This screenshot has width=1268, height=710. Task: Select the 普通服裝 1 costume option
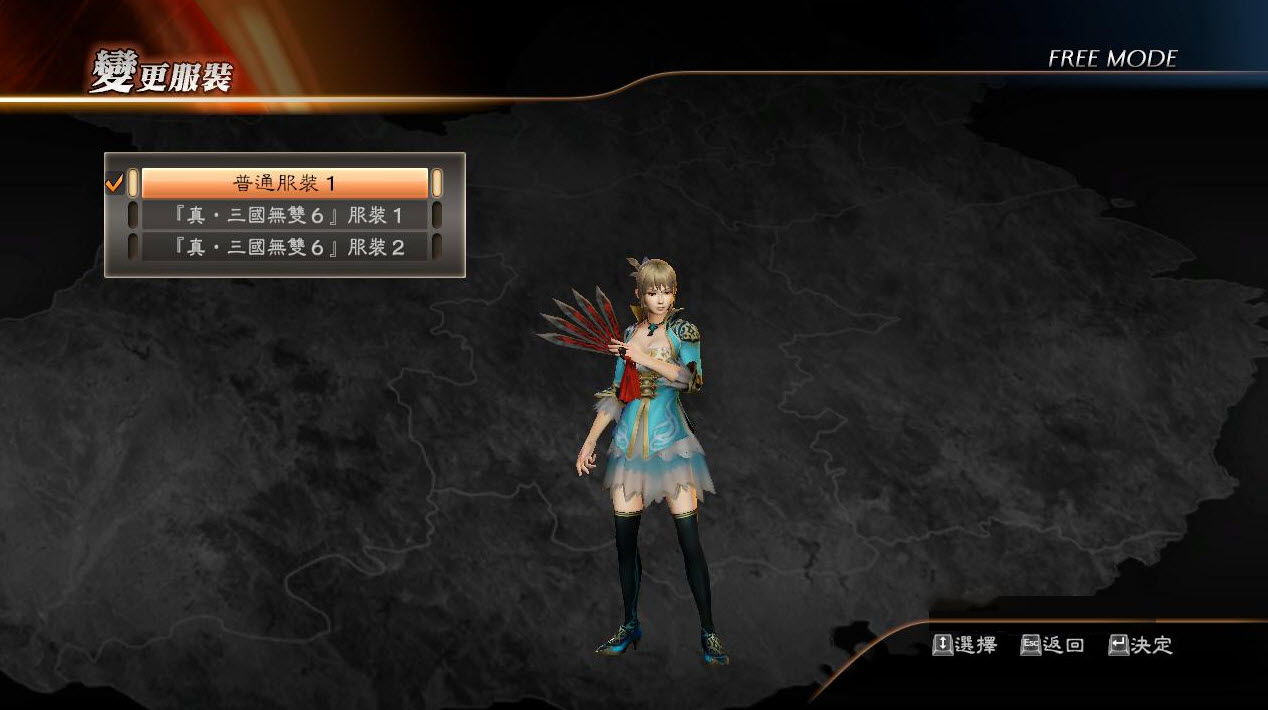click(x=285, y=183)
